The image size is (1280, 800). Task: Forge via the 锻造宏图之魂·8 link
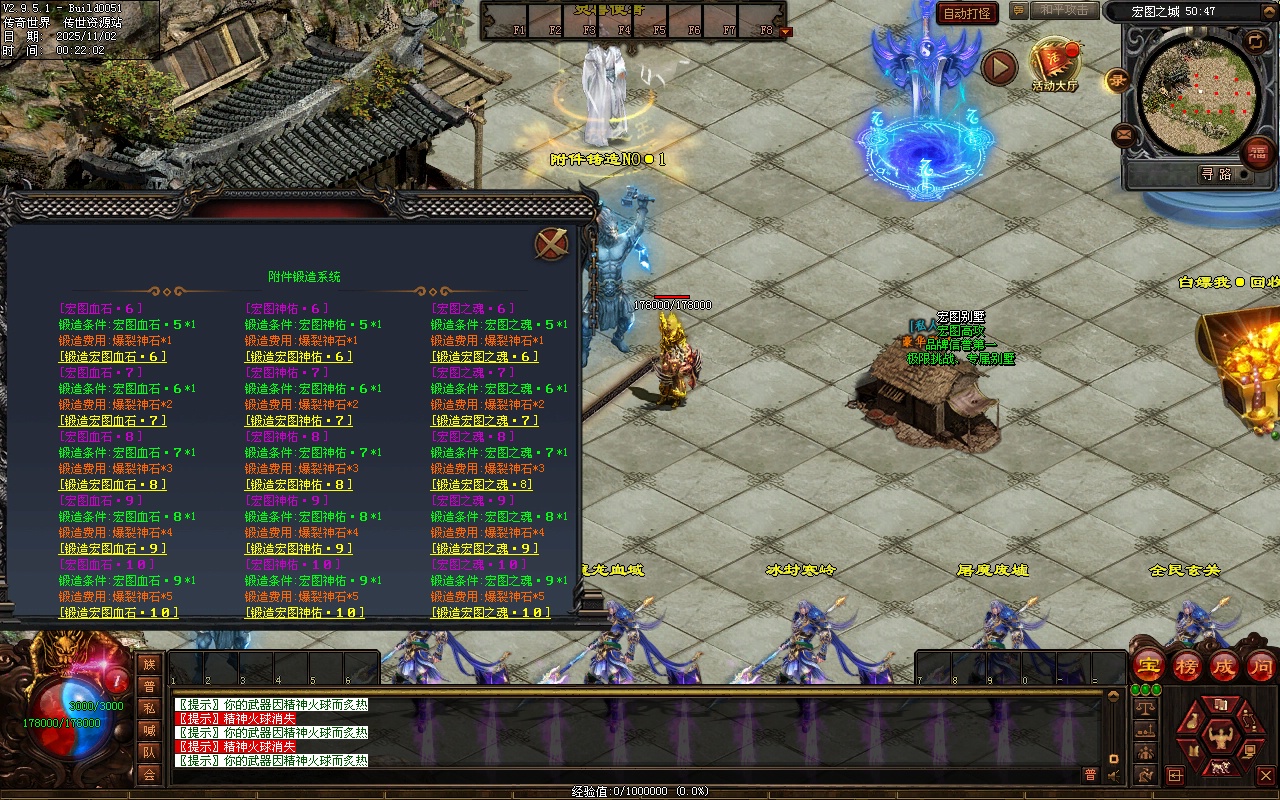tap(482, 485)
